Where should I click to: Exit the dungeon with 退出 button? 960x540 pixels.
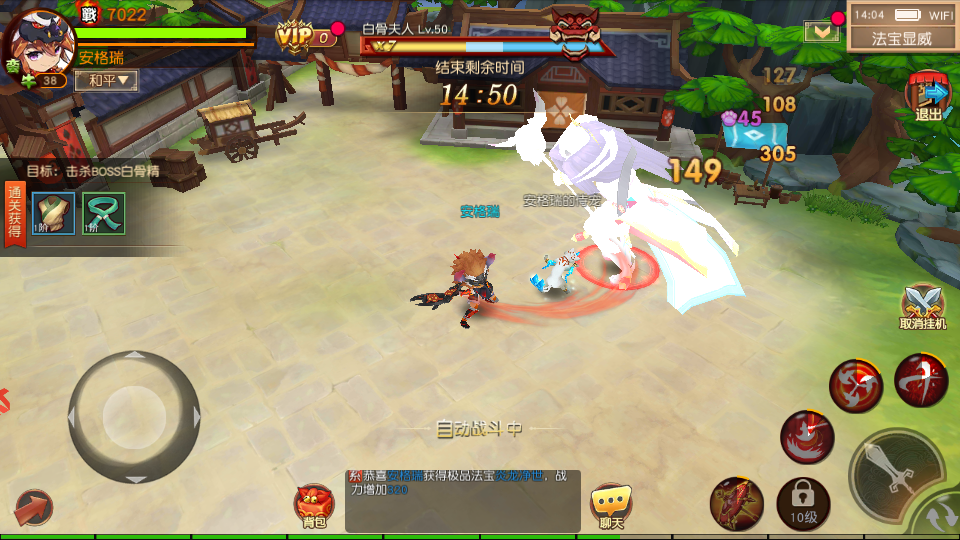(929, 97)
